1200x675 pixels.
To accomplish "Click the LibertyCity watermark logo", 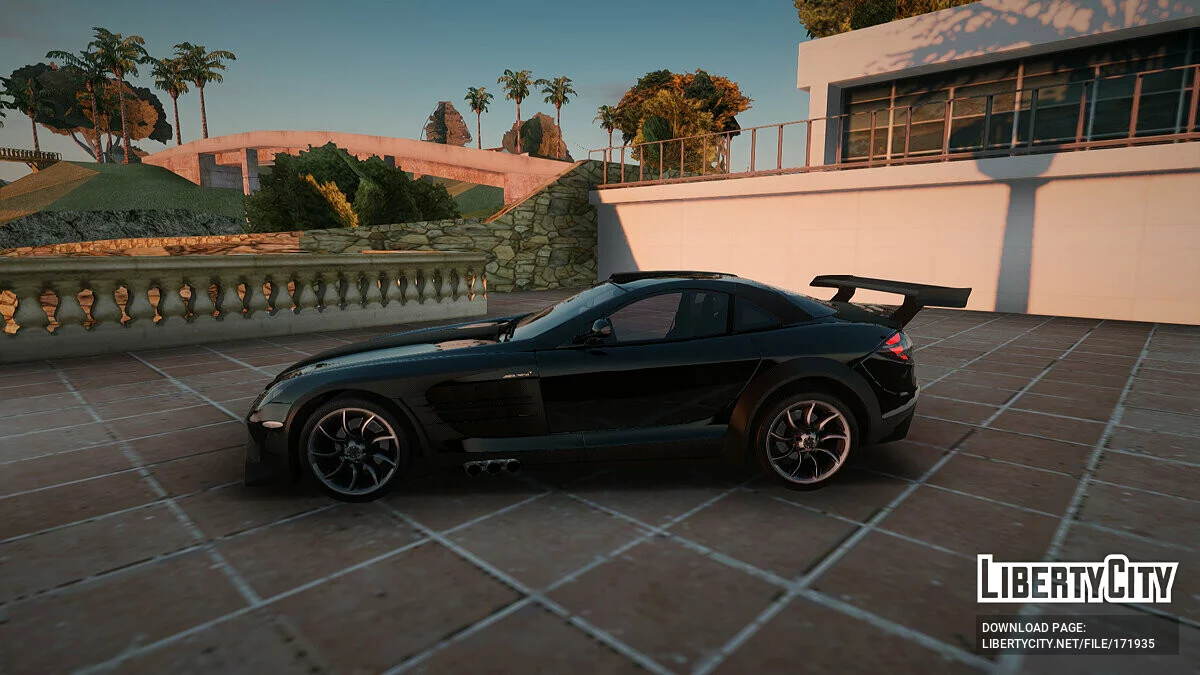I will click(1077, 579).
